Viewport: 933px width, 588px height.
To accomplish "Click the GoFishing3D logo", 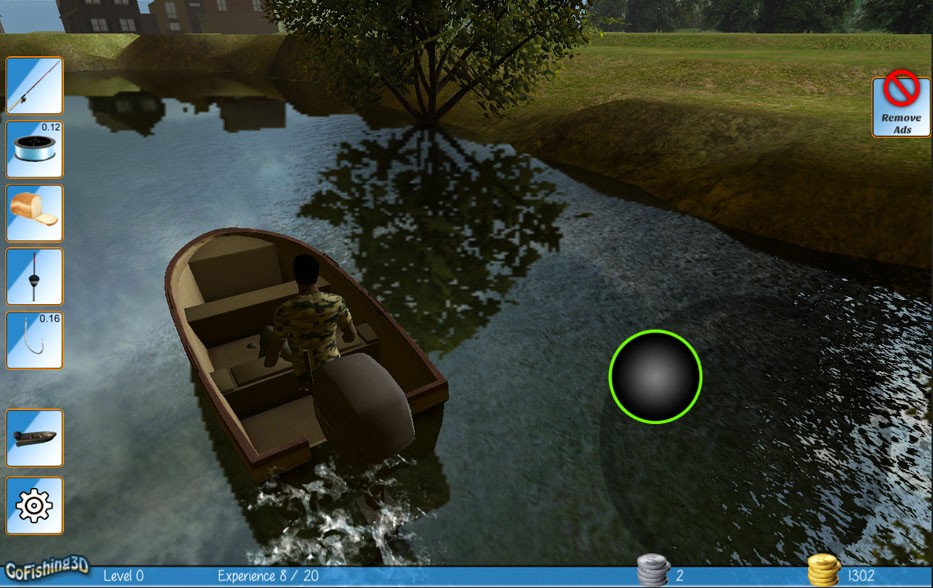I will pyautogui.click(x=45, y=572).
